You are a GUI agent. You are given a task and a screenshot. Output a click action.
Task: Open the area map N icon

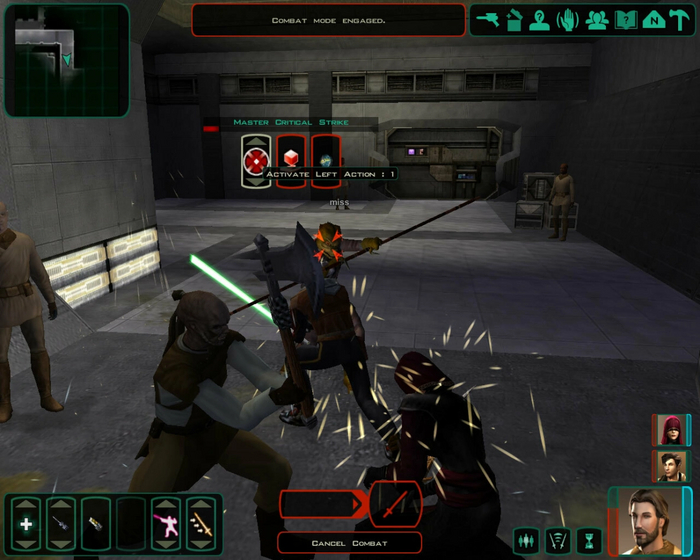(653, 20)
